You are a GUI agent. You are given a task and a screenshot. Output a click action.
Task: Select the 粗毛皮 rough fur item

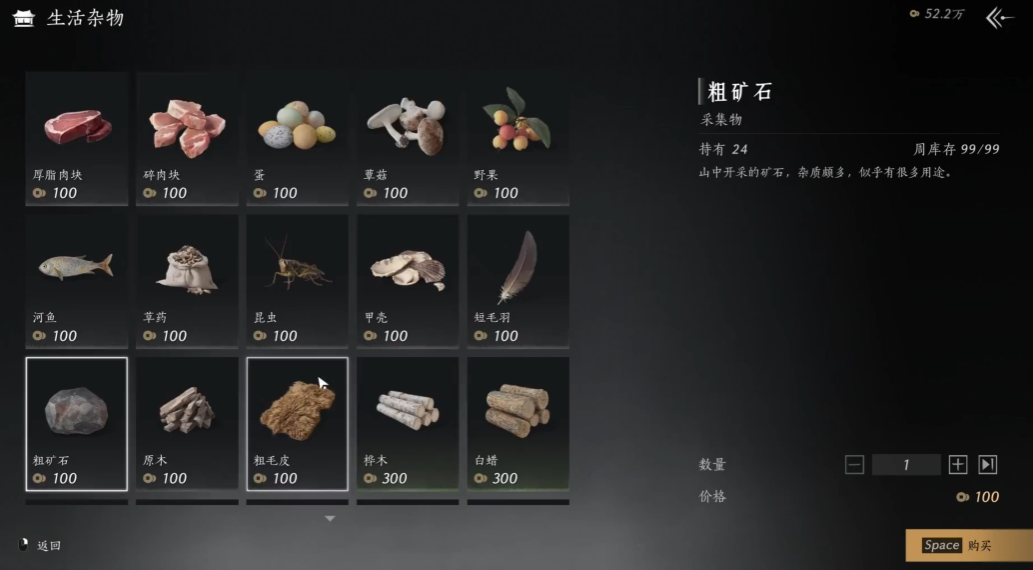click(297, 423)
